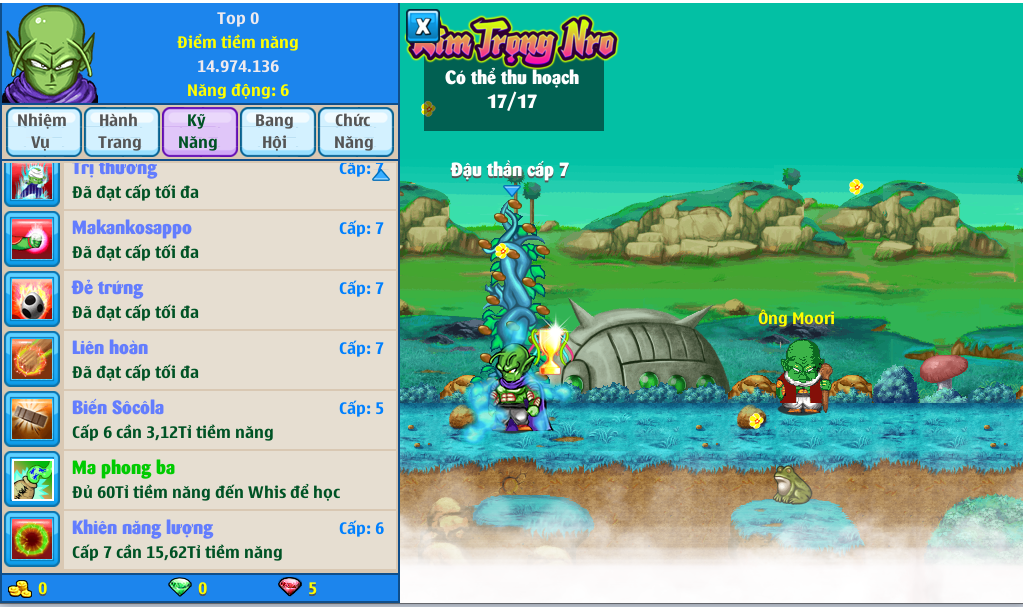The height and width of the screenshot is (607, 1023).
Task: Click the Namekian character portrait
Action: coord(48,52)
